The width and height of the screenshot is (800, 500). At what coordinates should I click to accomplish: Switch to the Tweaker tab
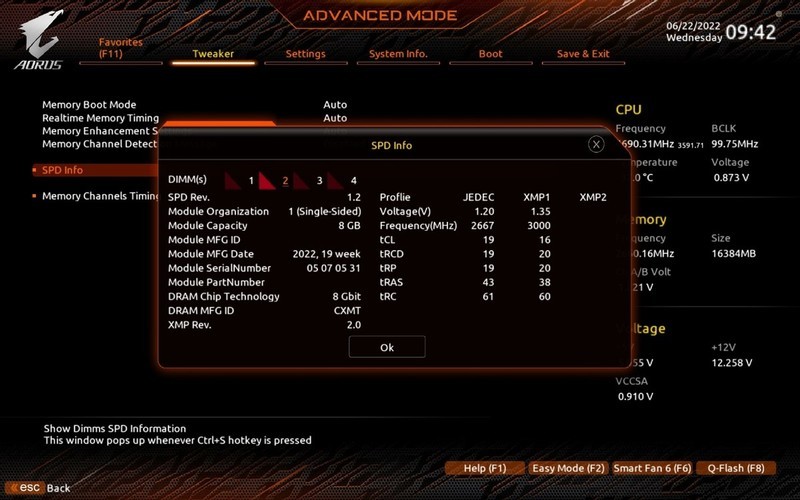(x=212, y=54)
